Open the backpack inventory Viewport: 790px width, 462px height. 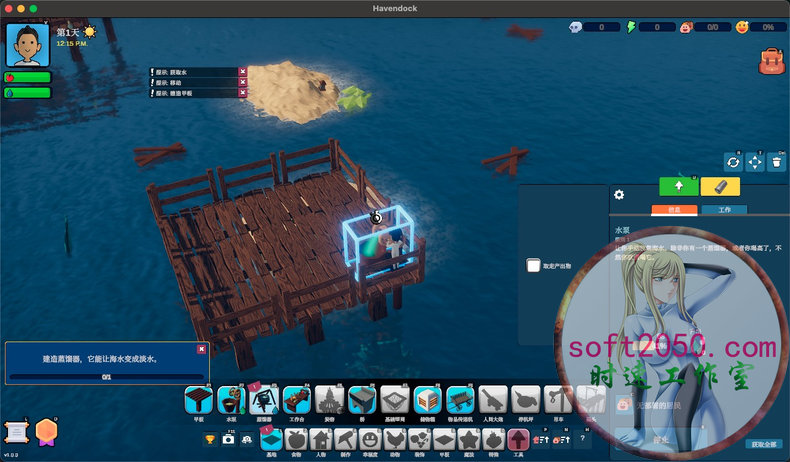click(770, 62)
